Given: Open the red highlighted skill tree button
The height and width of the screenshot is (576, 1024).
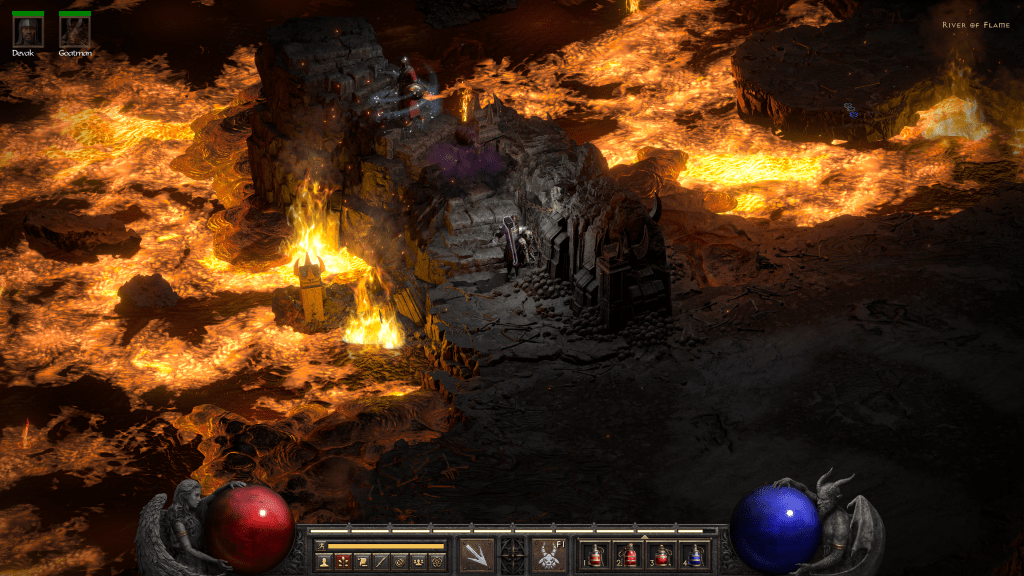Looking at the screenshot, I should click(x=343, y=562).
